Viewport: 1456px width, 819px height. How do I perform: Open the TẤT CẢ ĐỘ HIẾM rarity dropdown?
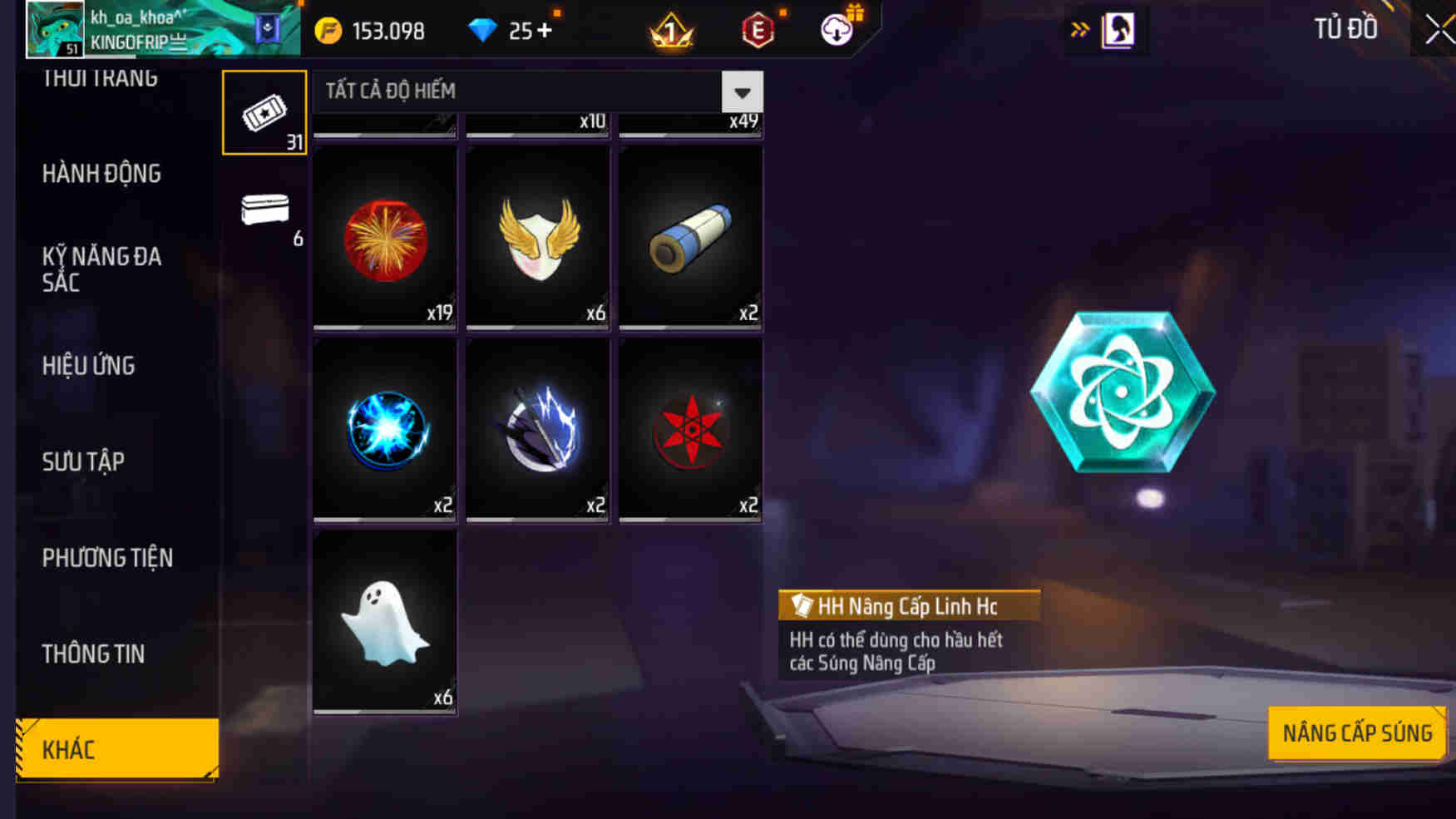532,91
